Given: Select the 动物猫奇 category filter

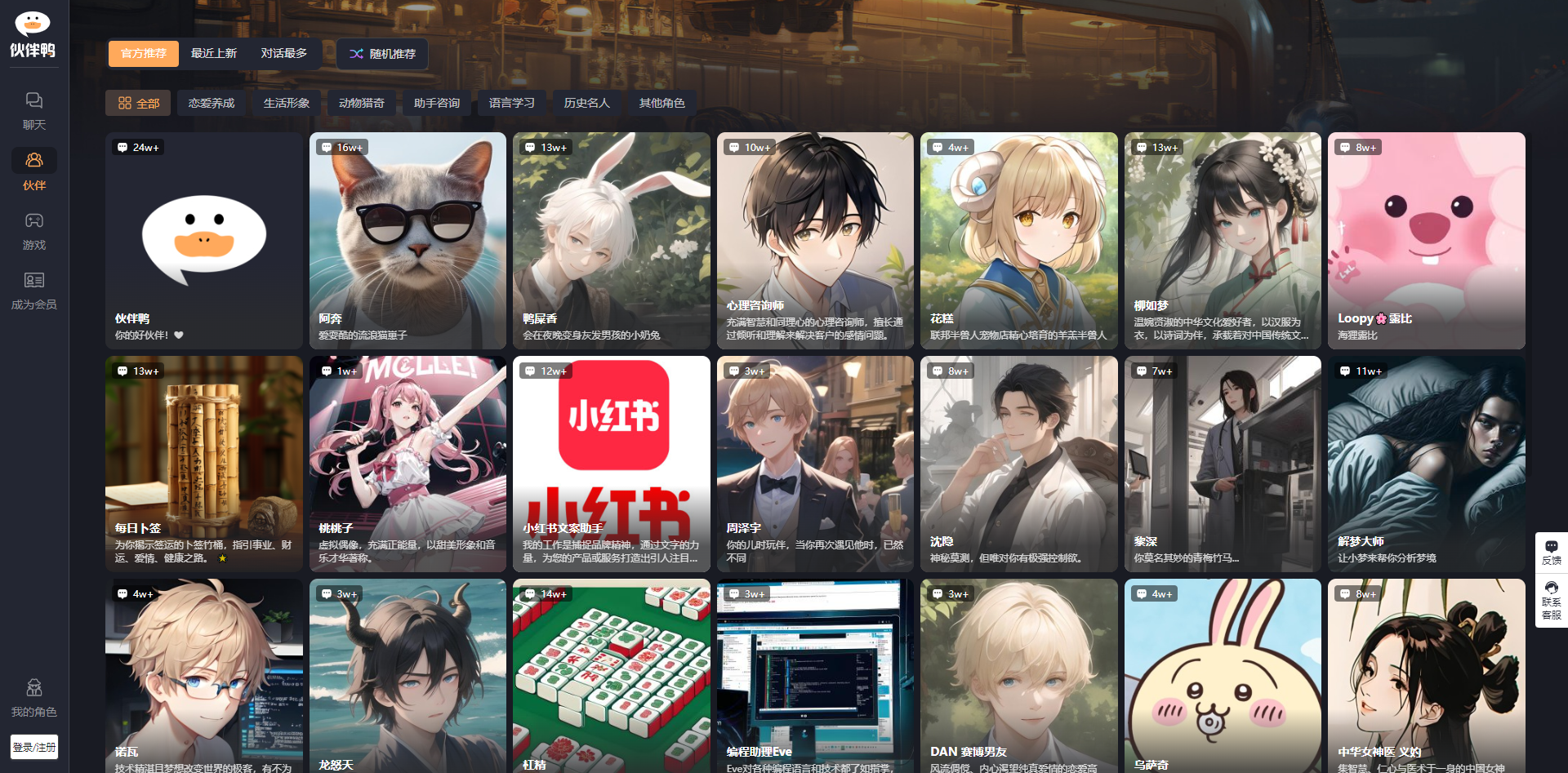Looking at the screenshot, I should (x=362, y=104).
